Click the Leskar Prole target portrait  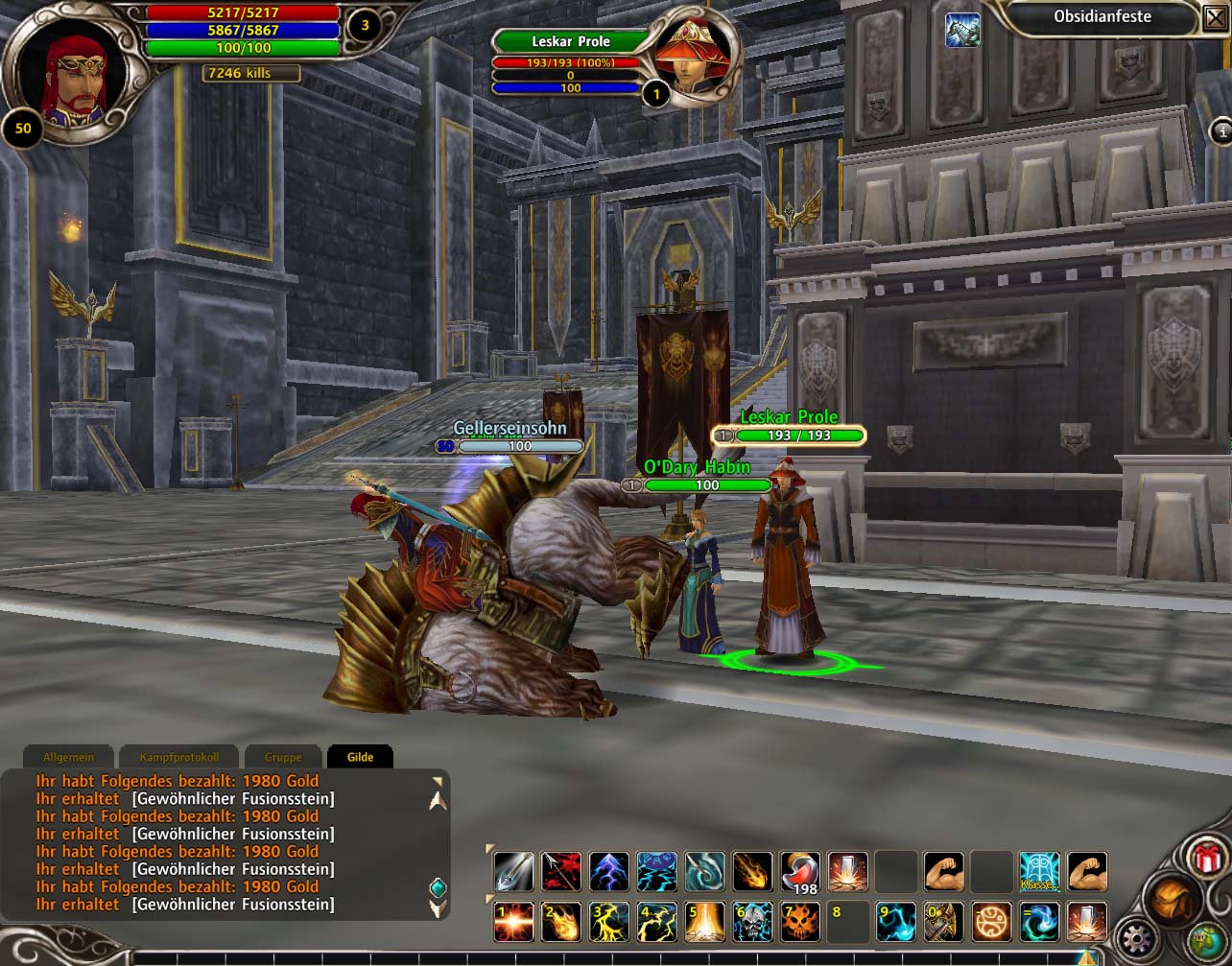coord(692,58)
